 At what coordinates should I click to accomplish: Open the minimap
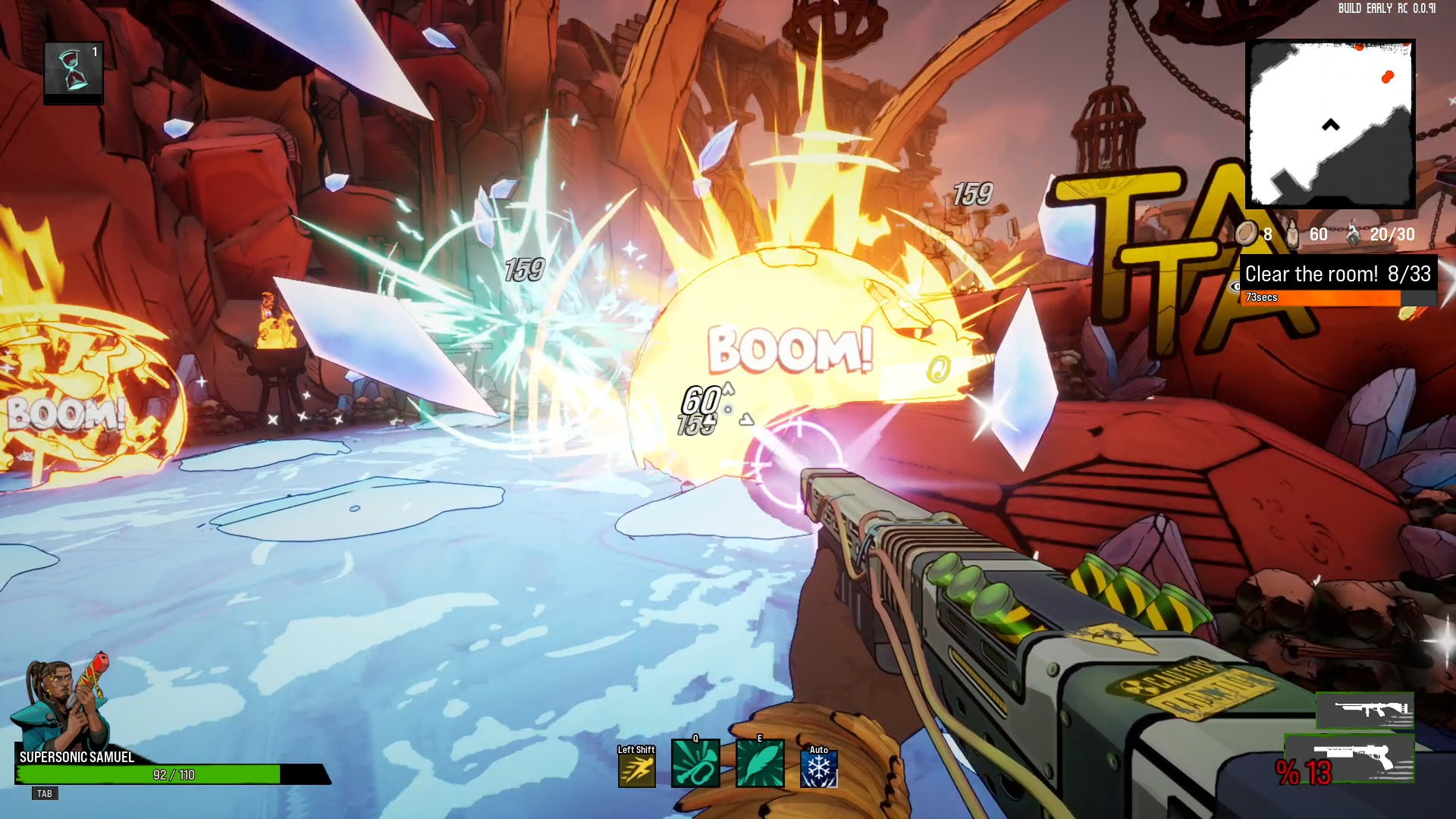[1330, 124]
